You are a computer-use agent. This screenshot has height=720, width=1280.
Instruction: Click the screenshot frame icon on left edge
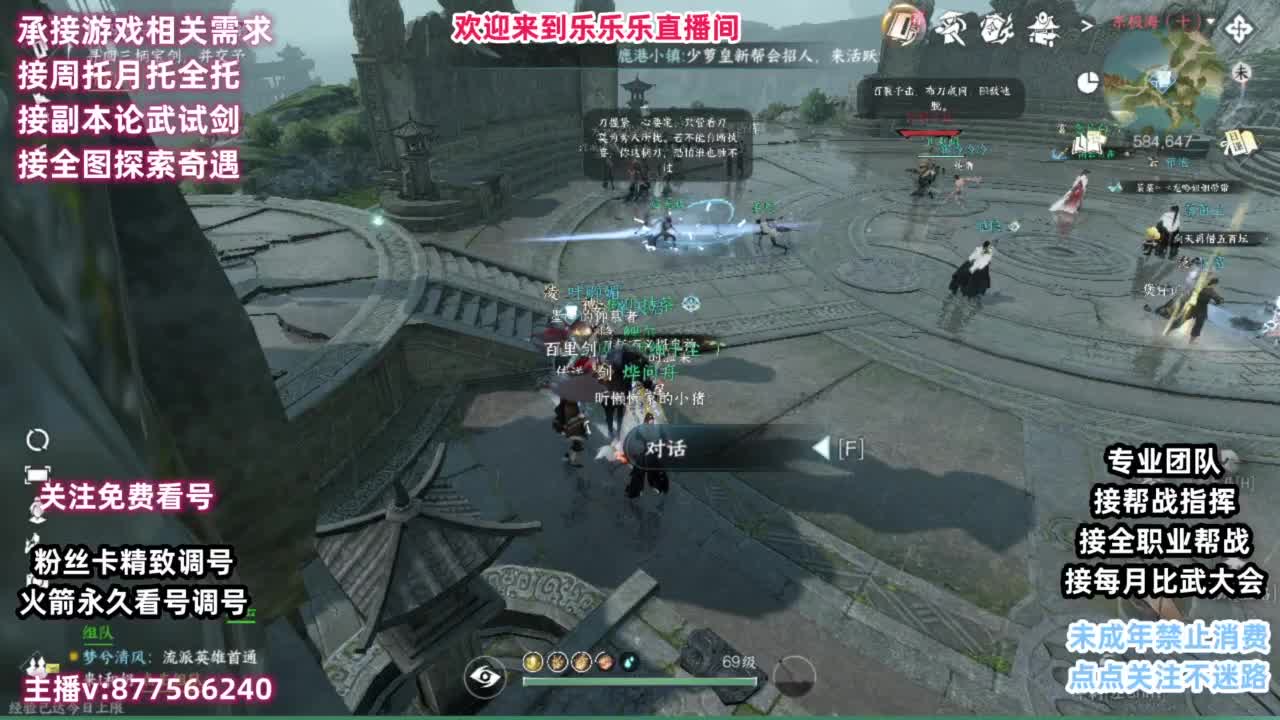tap(37, 473)
